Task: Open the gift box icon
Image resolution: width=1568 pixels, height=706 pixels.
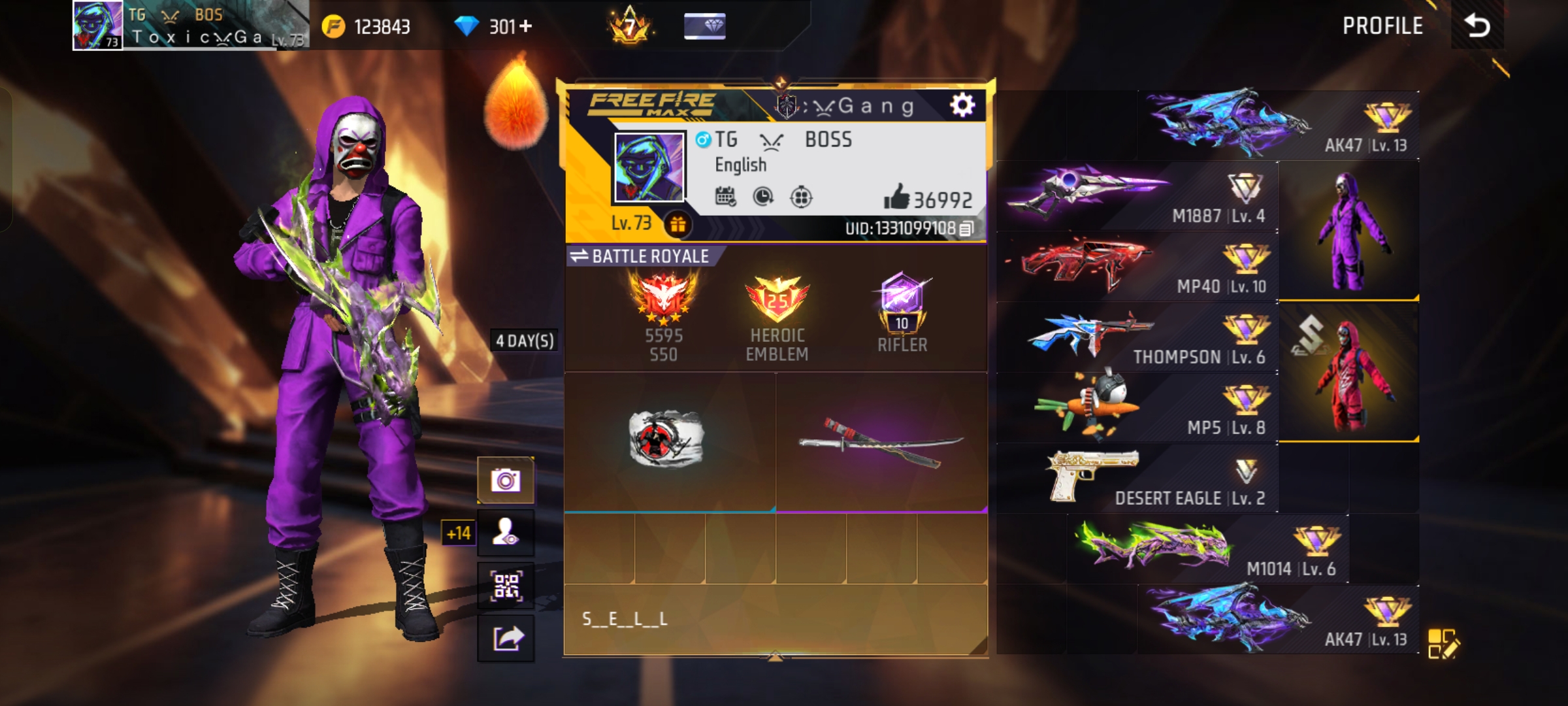Action: (x=678, y=225)
